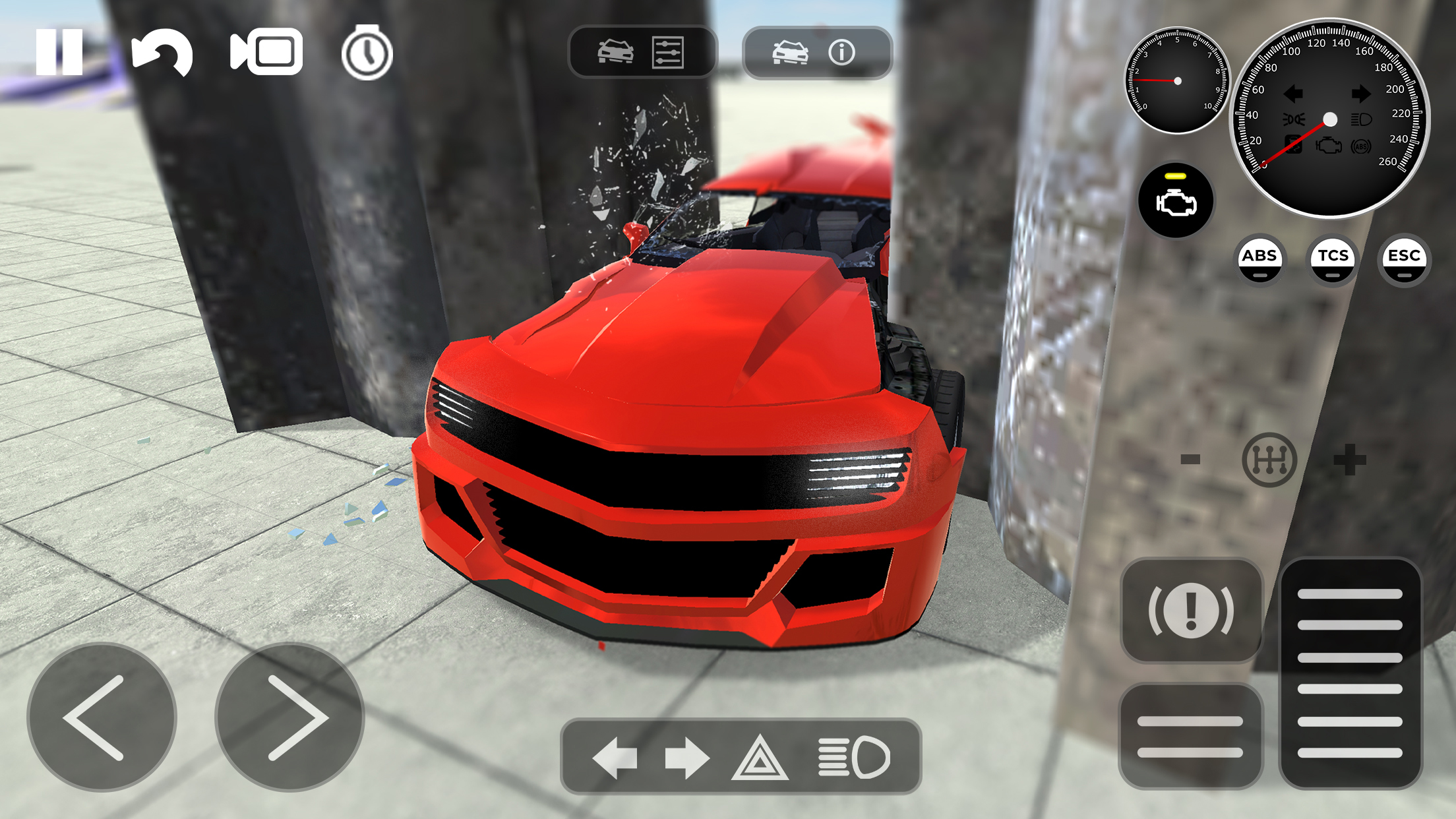
Task: Reset the car with the undo icon
Action: 164,54
